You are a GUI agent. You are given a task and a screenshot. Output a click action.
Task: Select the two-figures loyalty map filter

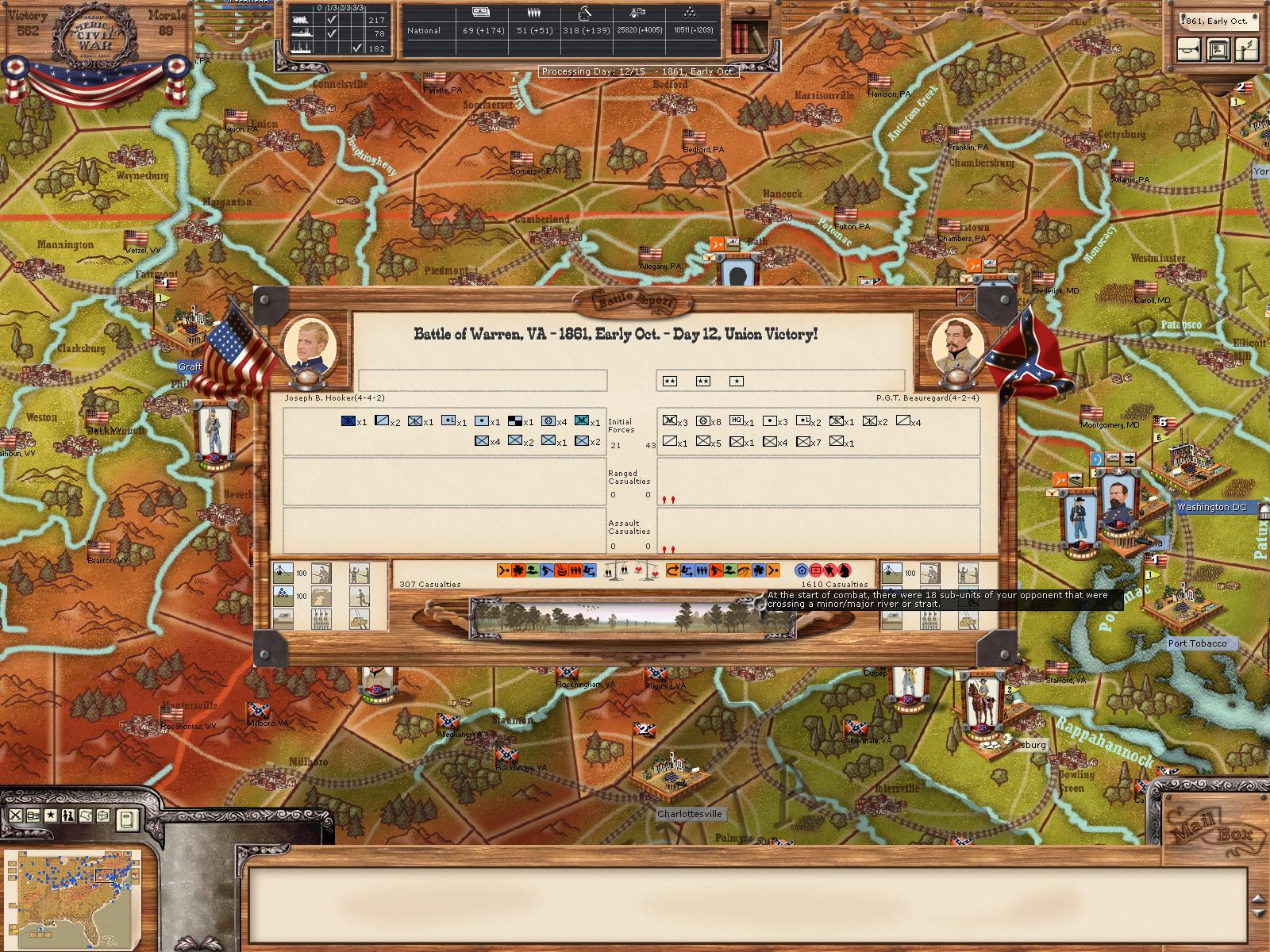click(68, 816)
